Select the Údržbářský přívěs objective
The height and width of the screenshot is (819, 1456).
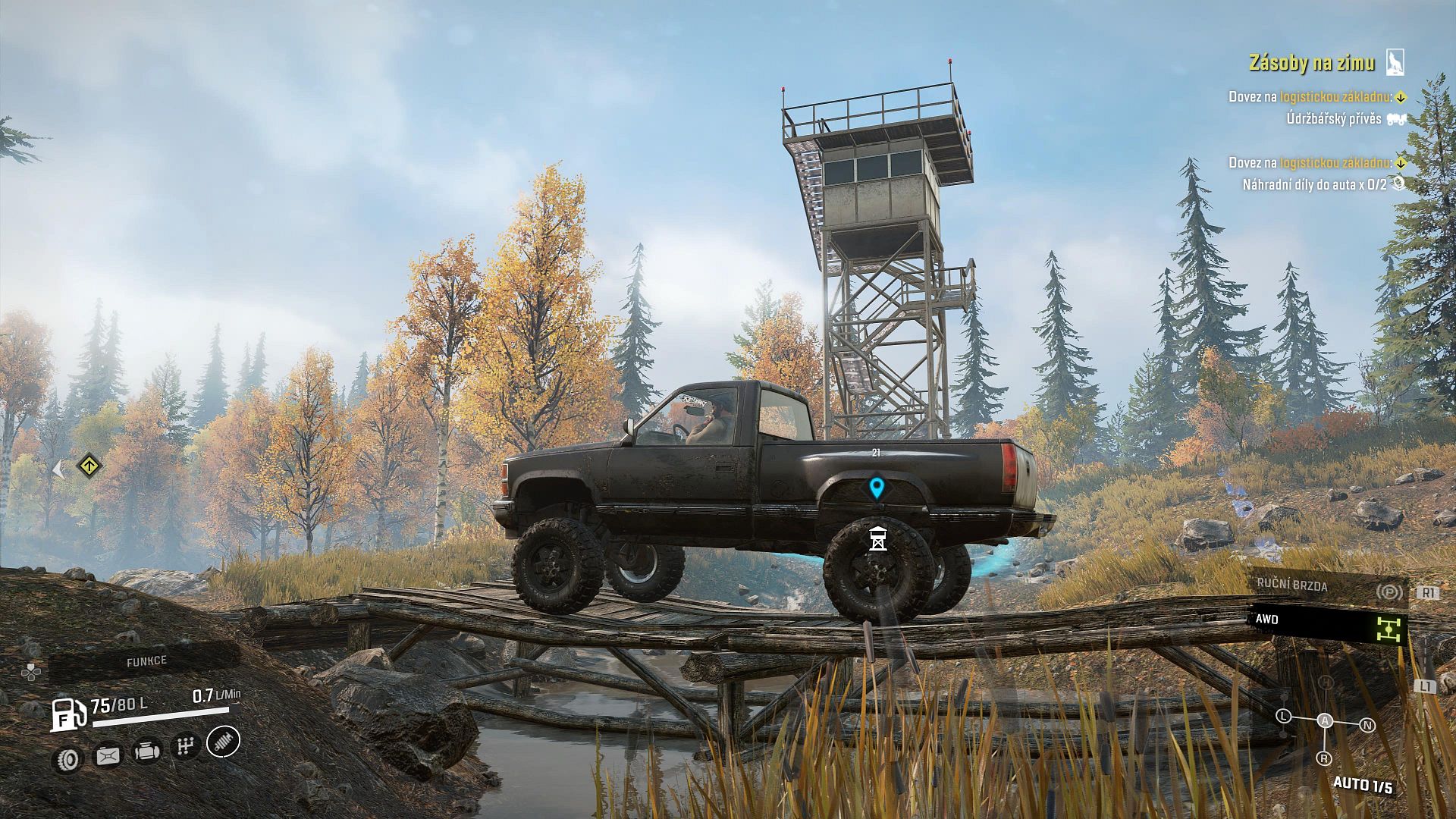pos(1333,119)
